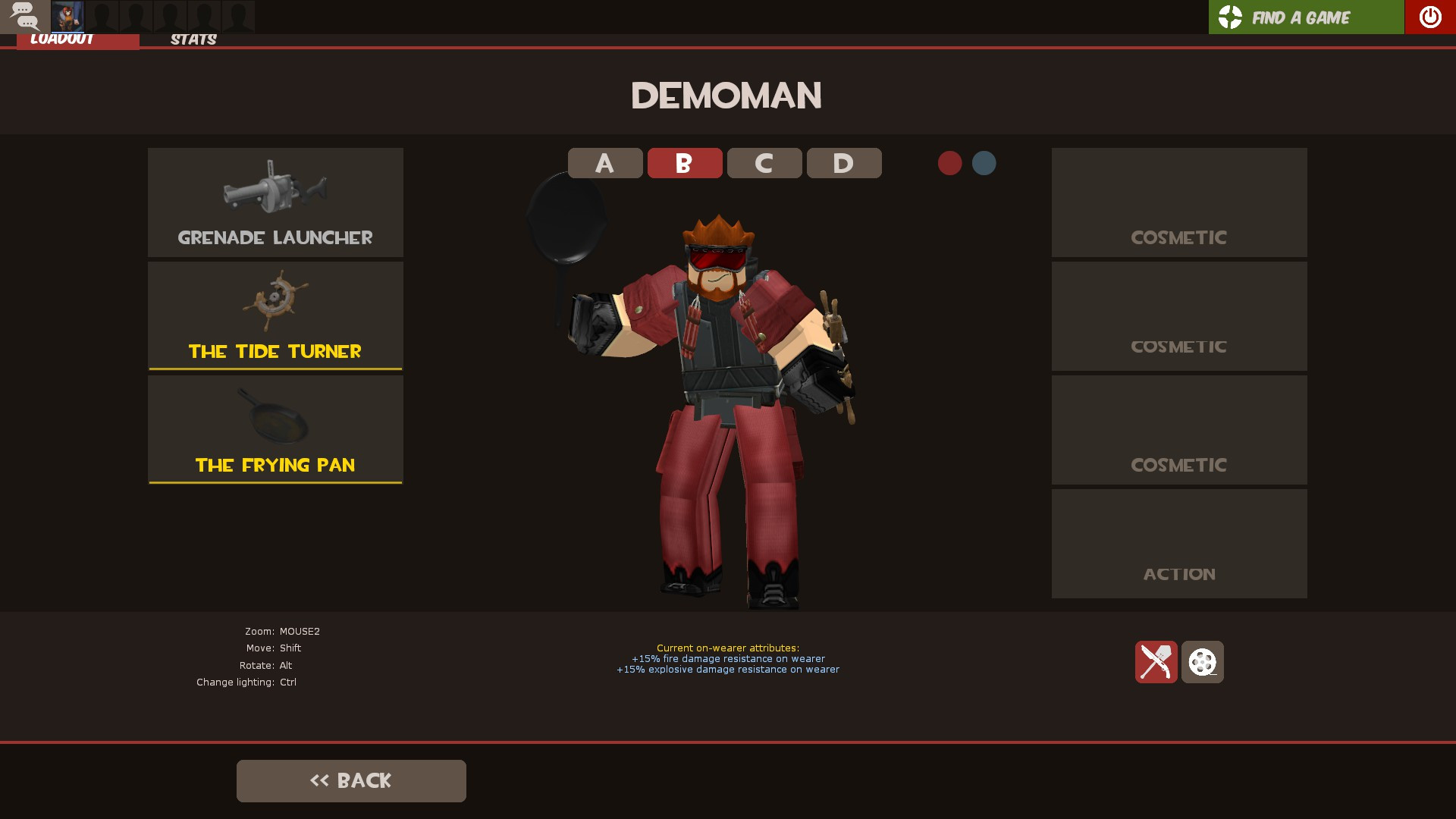Click your player avatar thumbnail
The width and height of the screenshot is (1456, 819).
point(68,17)
